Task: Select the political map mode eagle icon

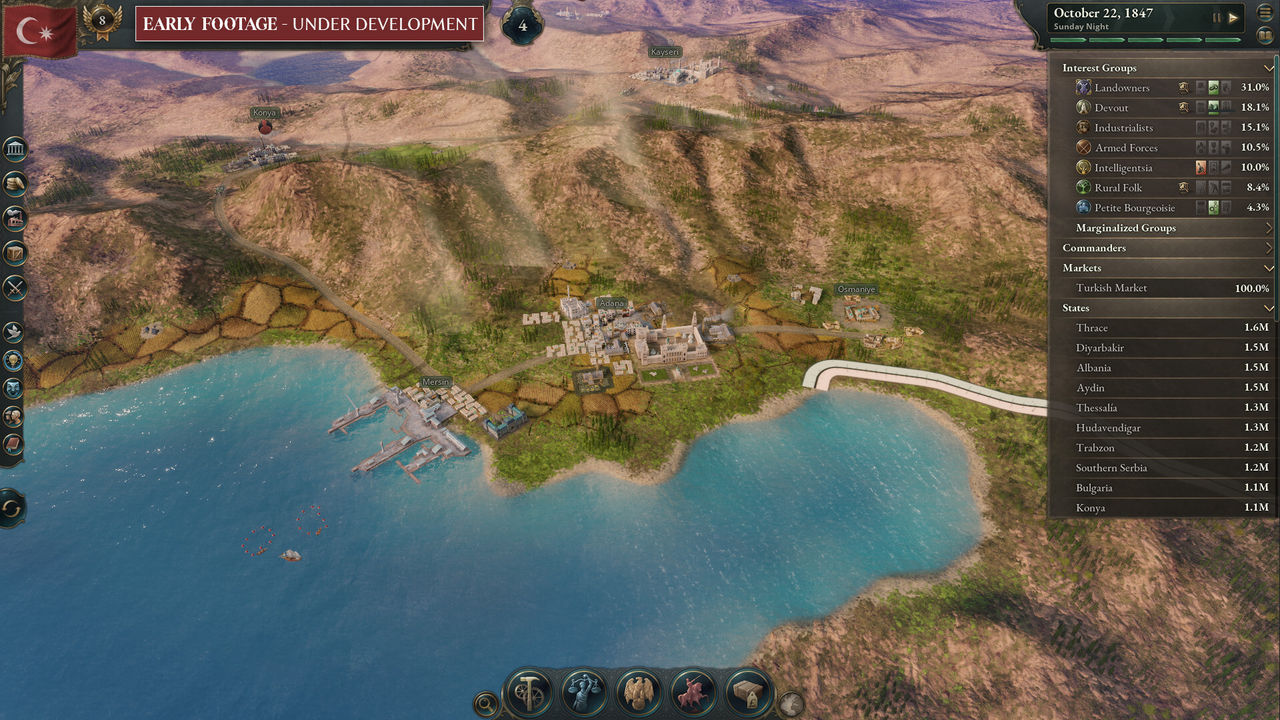Action: (638, 690)
